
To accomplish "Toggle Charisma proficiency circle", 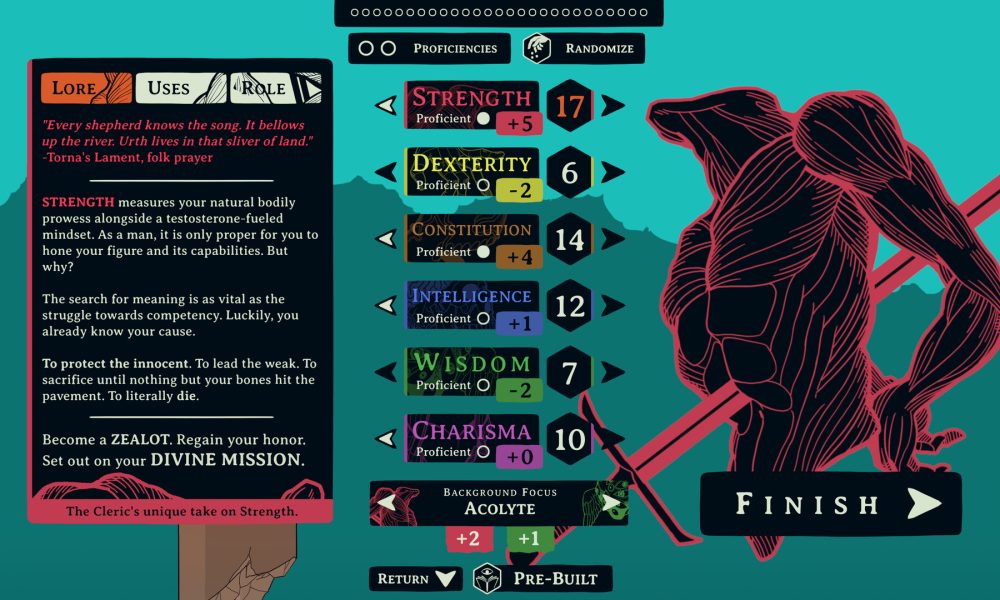I will tap(484, 452).
